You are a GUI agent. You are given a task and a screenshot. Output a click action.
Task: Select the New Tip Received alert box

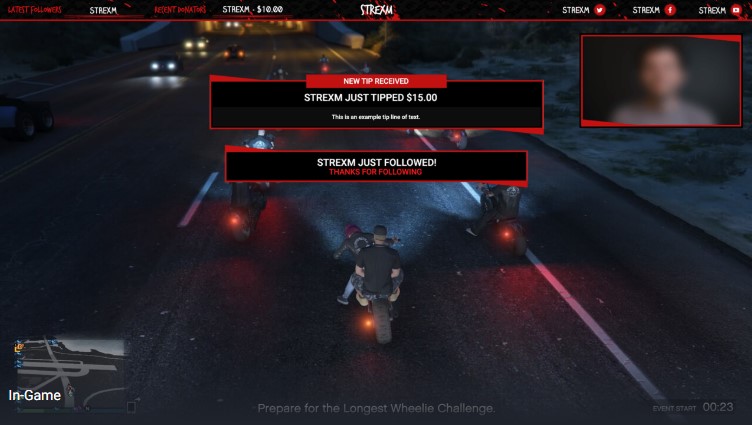click(376, 103)
